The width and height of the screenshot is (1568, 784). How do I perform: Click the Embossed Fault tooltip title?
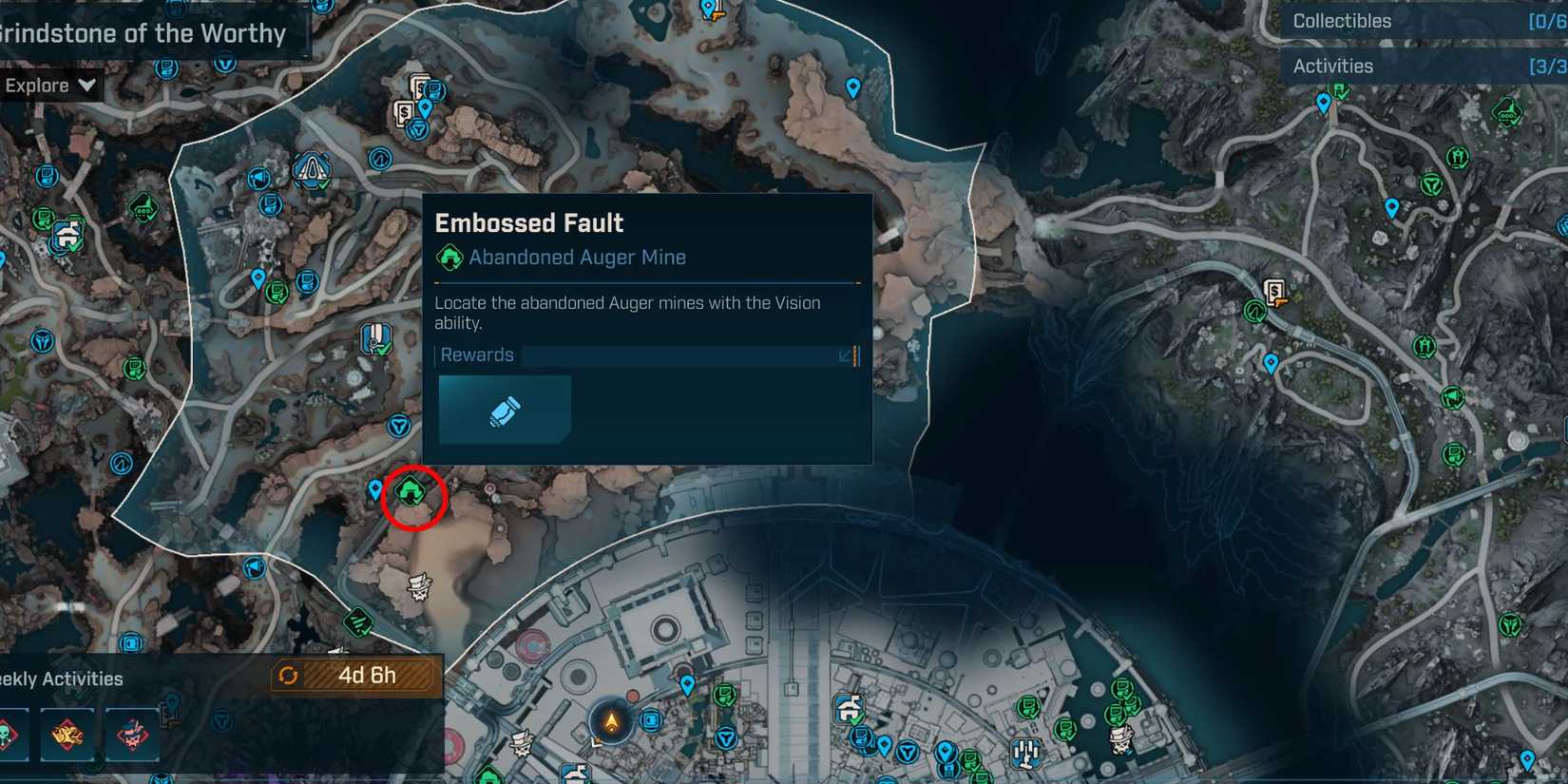coord(529,223)
